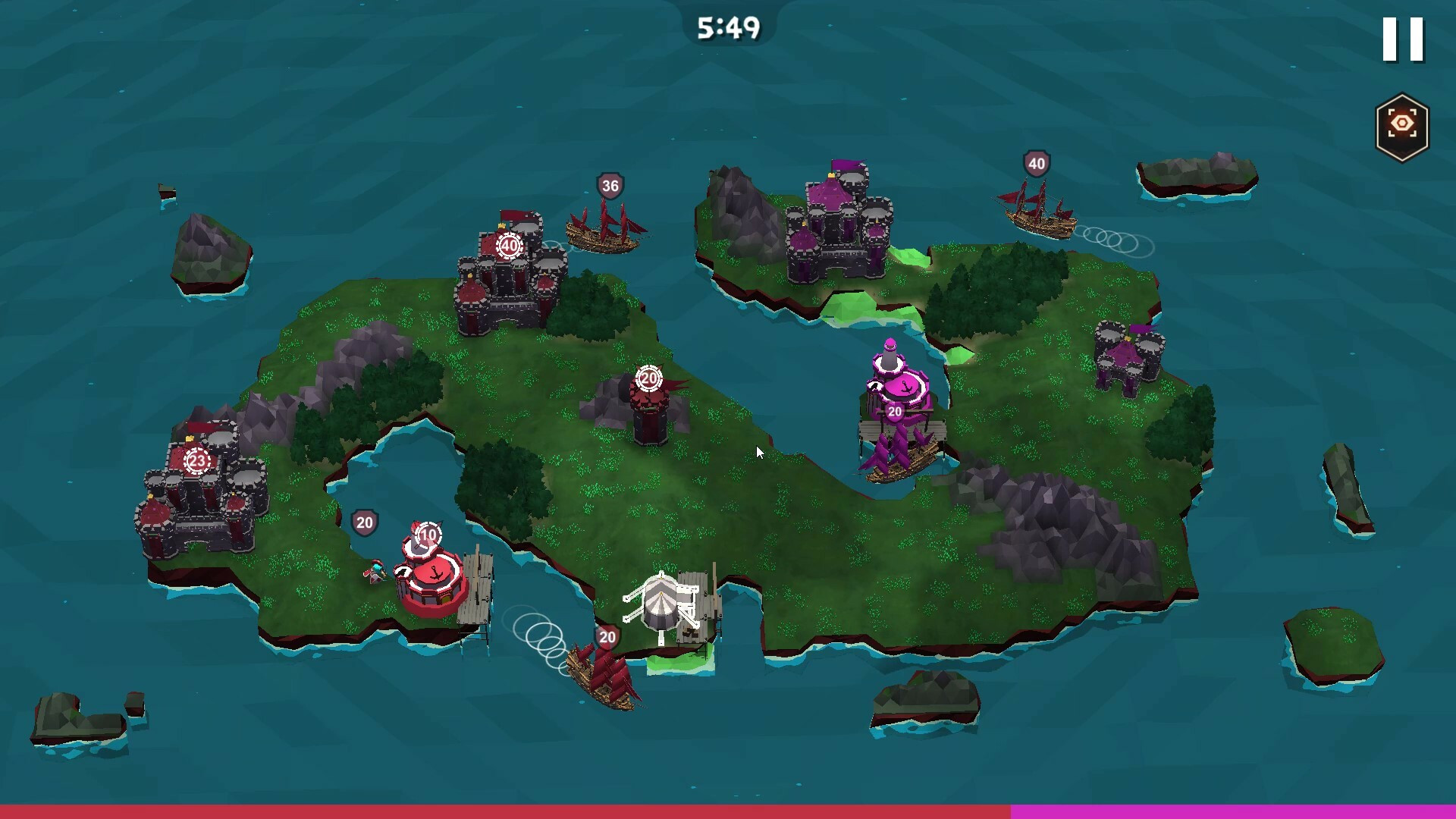This screenshot has width=1456, height=819.
Task: Select the red harbor with 10 troops
Action: pyautogui.click(x=432, y=575)
